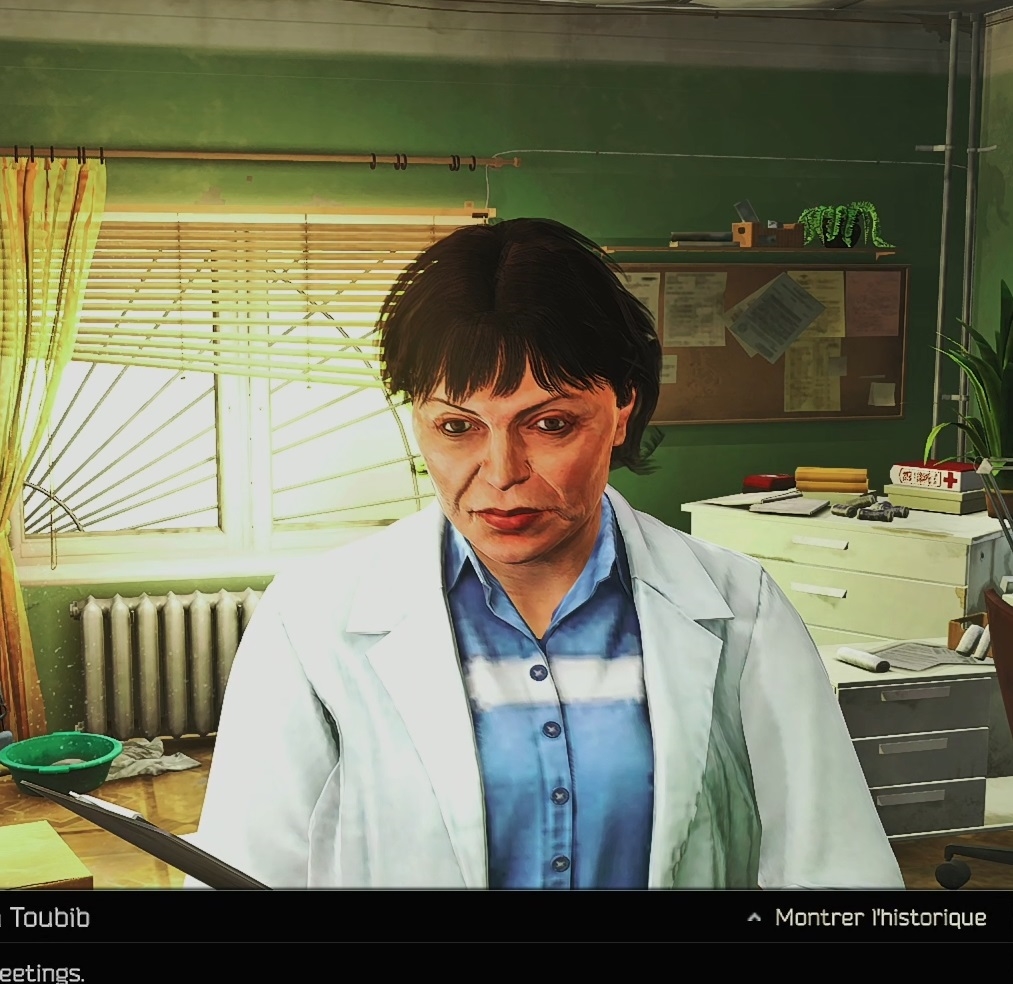This screenshot has width=1013, height=984.
Task: Show the dialogue history with Montrer l'historique
Action: pyautogui.click(x=868, y=918)
